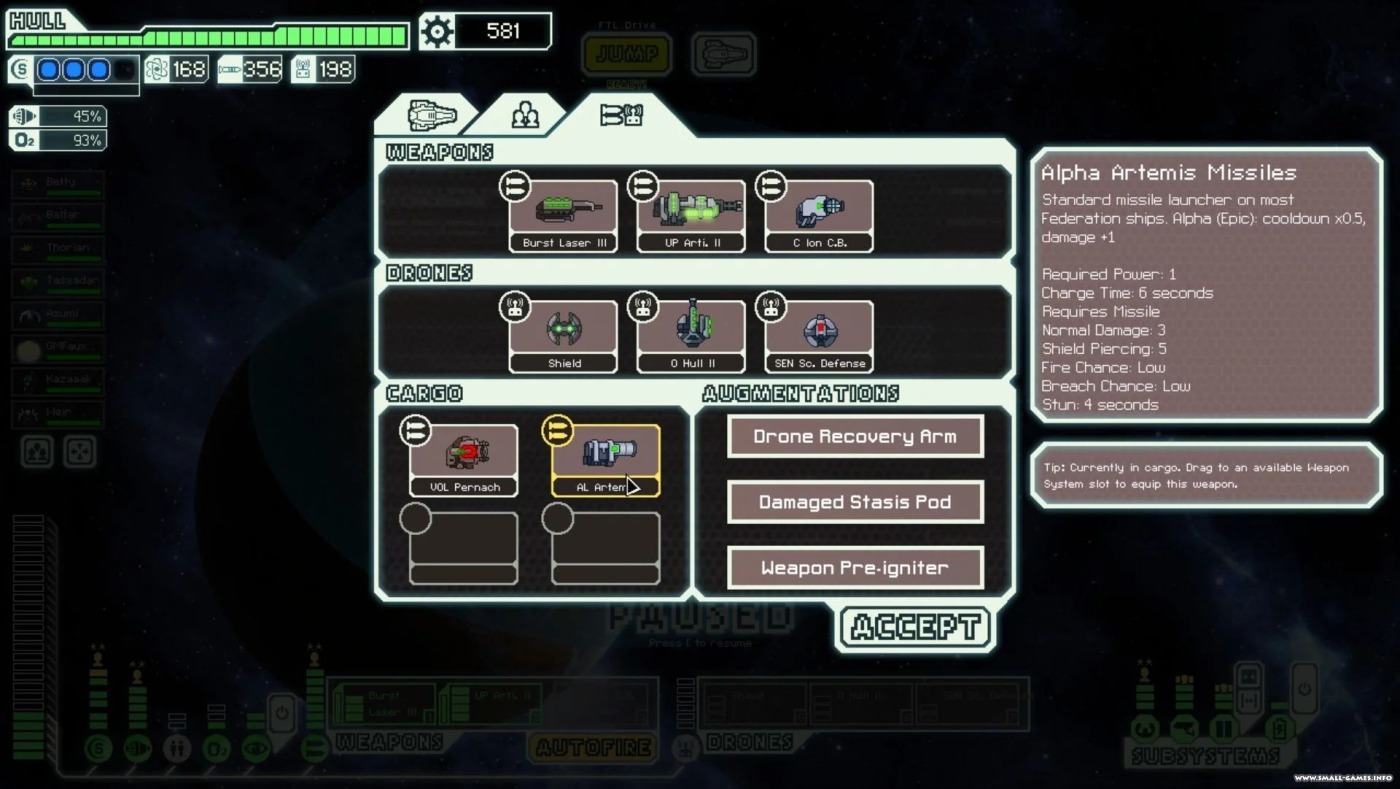Screen dimensions: 1400x789
Task: Select the SEN Sc. Defense drone slot
Action: click(x=819, y=336)
